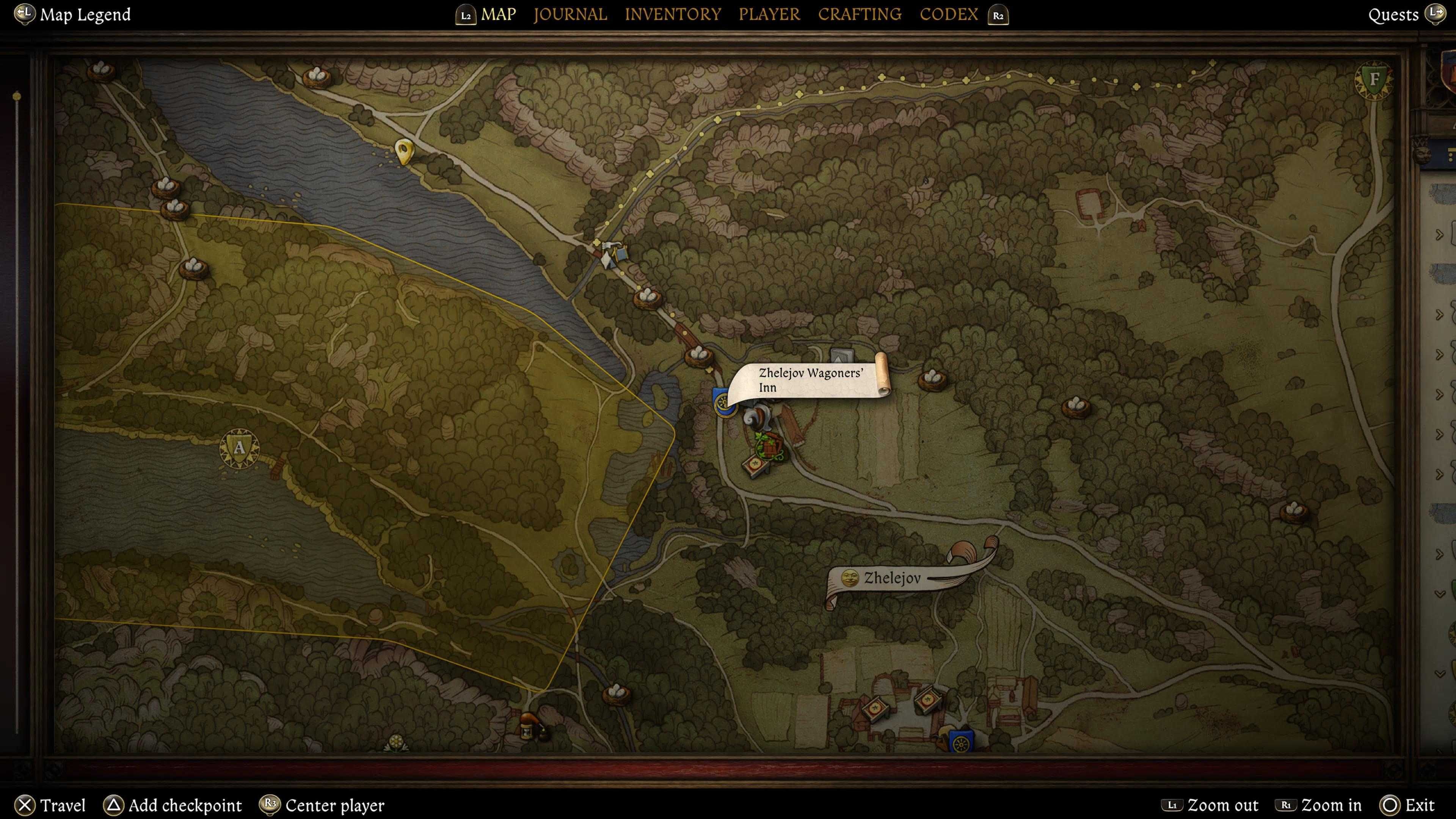Open the Inventory tab
The width and height of the screenshot is (1456, 819).
tap(673, 14)
